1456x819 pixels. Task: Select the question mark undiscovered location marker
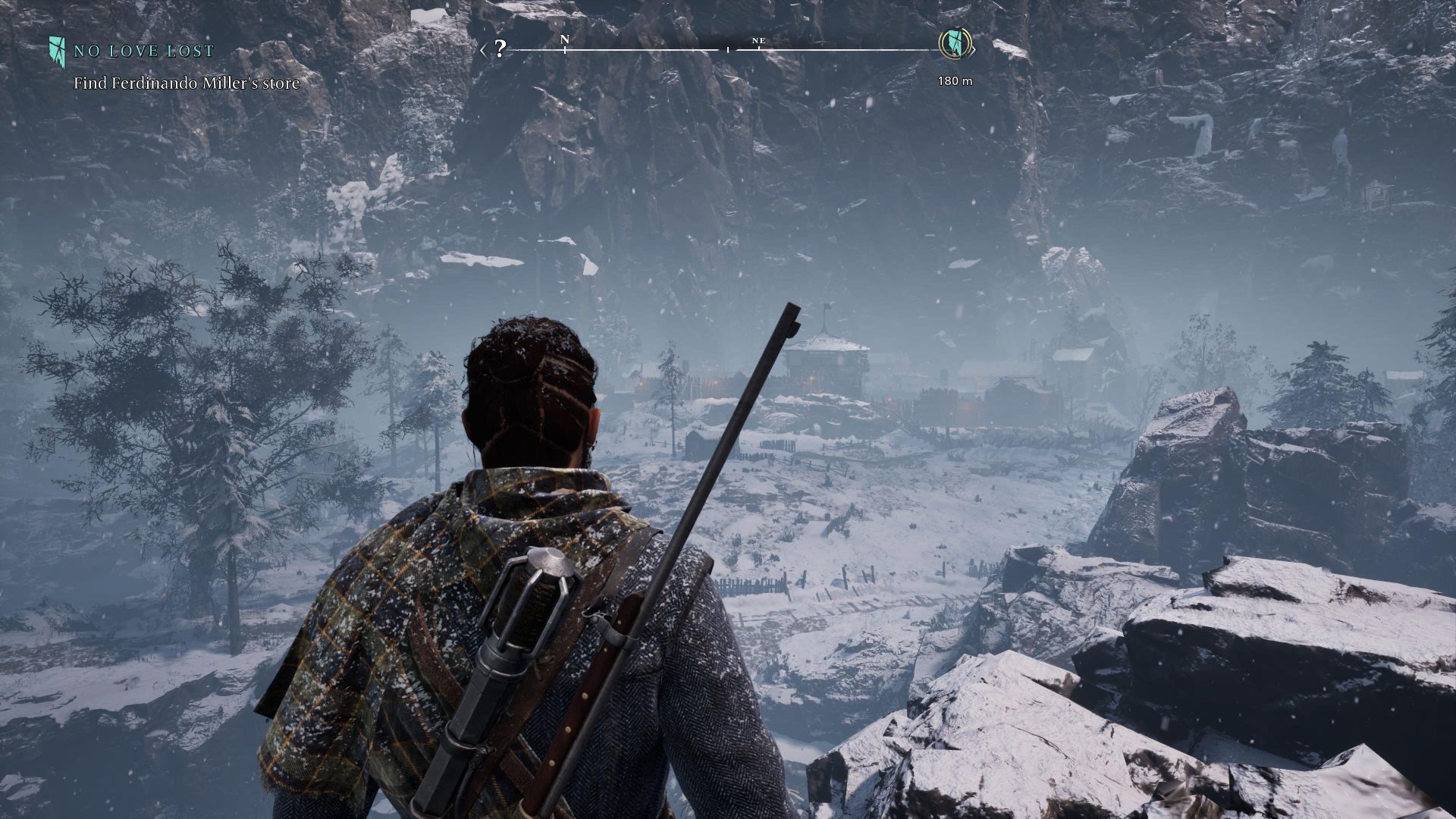499,50
